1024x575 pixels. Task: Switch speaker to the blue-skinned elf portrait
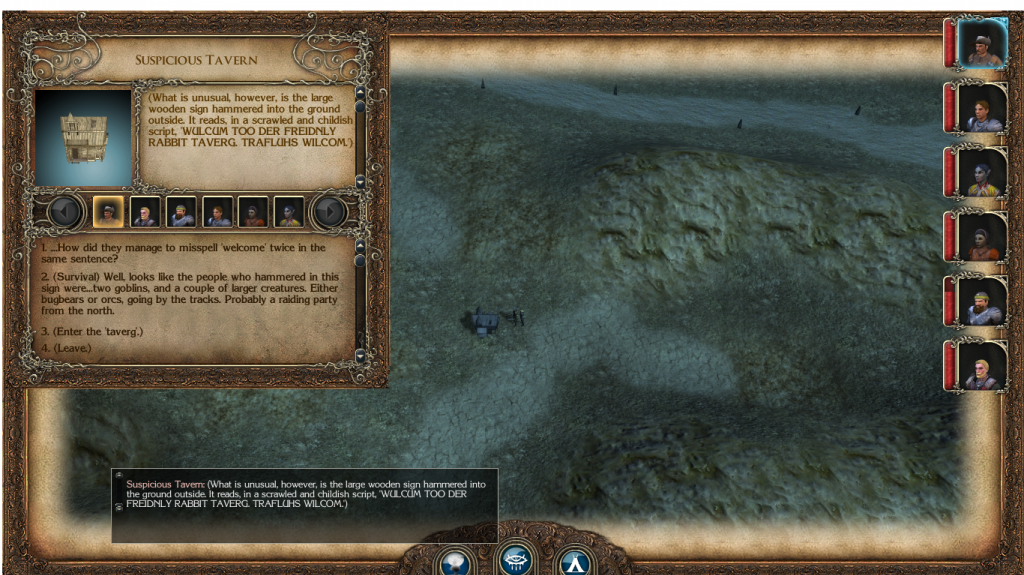click(289, 212)
